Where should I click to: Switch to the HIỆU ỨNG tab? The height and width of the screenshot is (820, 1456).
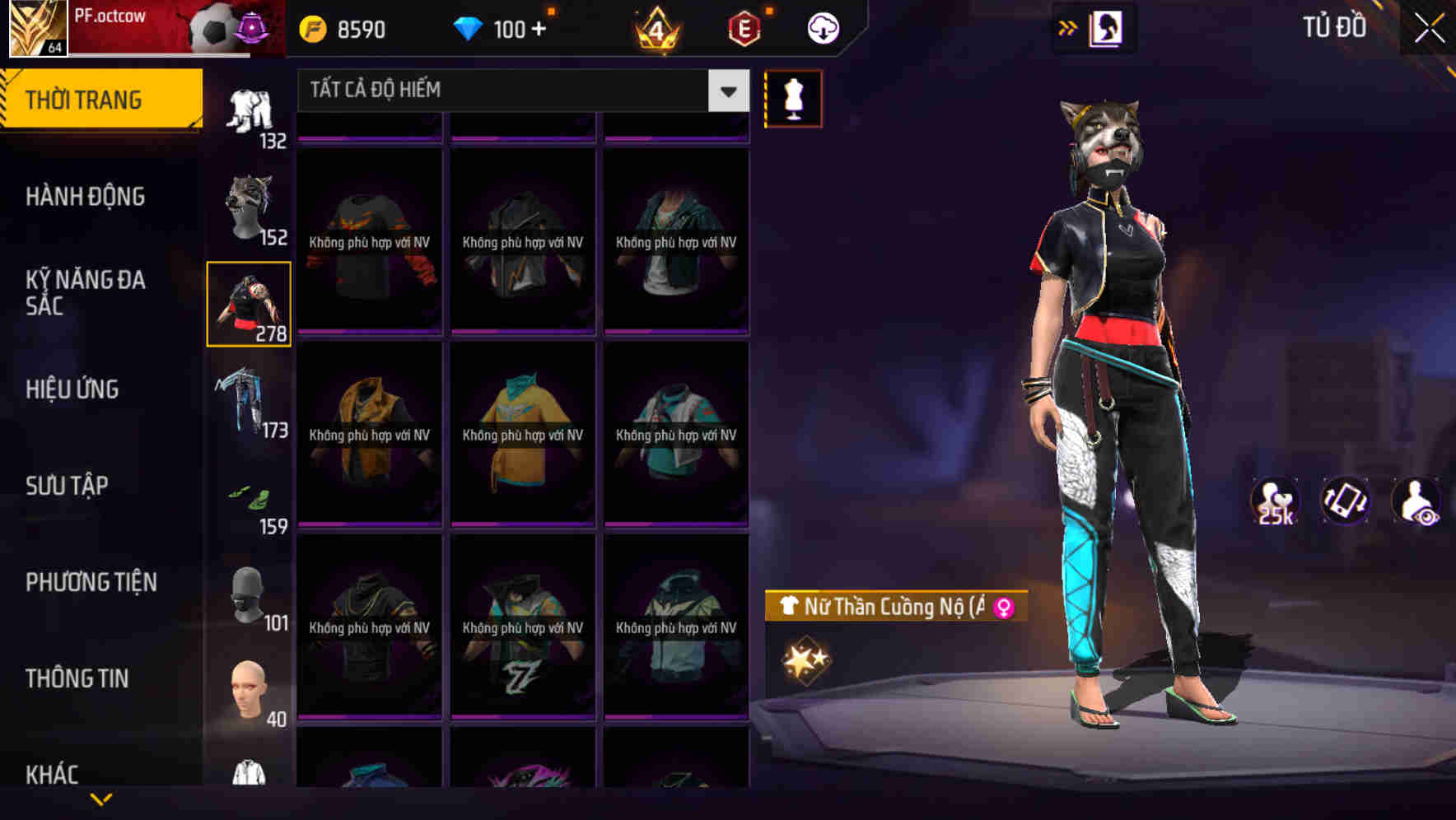72,389
